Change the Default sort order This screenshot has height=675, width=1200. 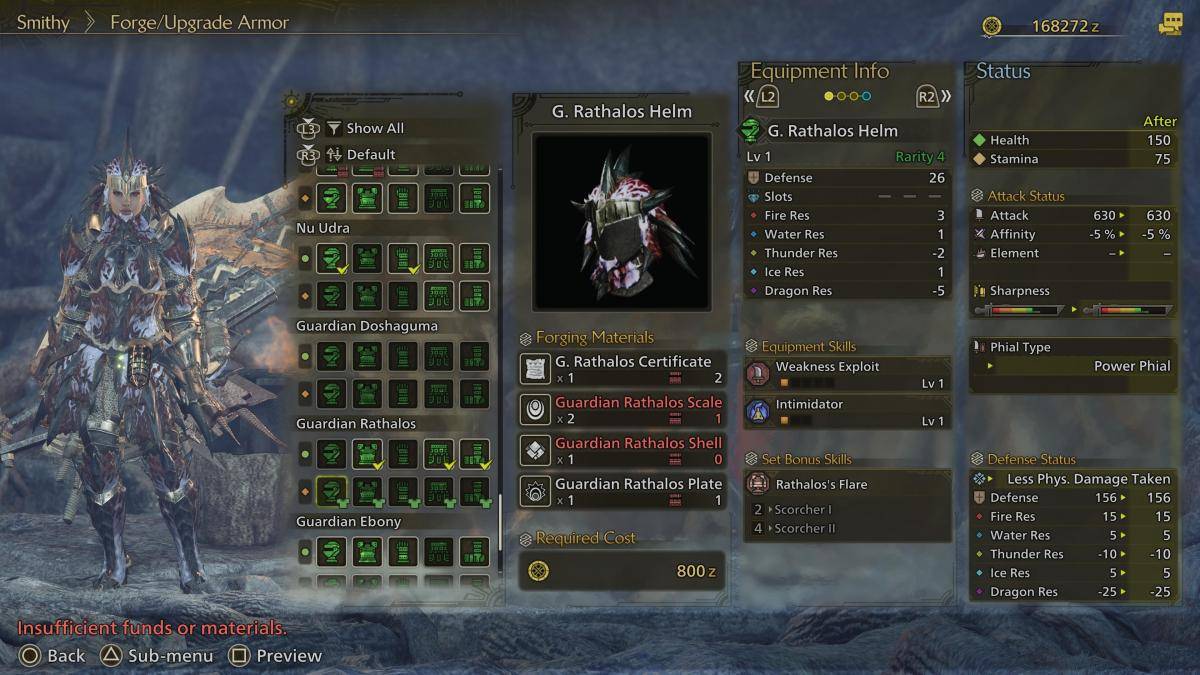tap(370, 154)
